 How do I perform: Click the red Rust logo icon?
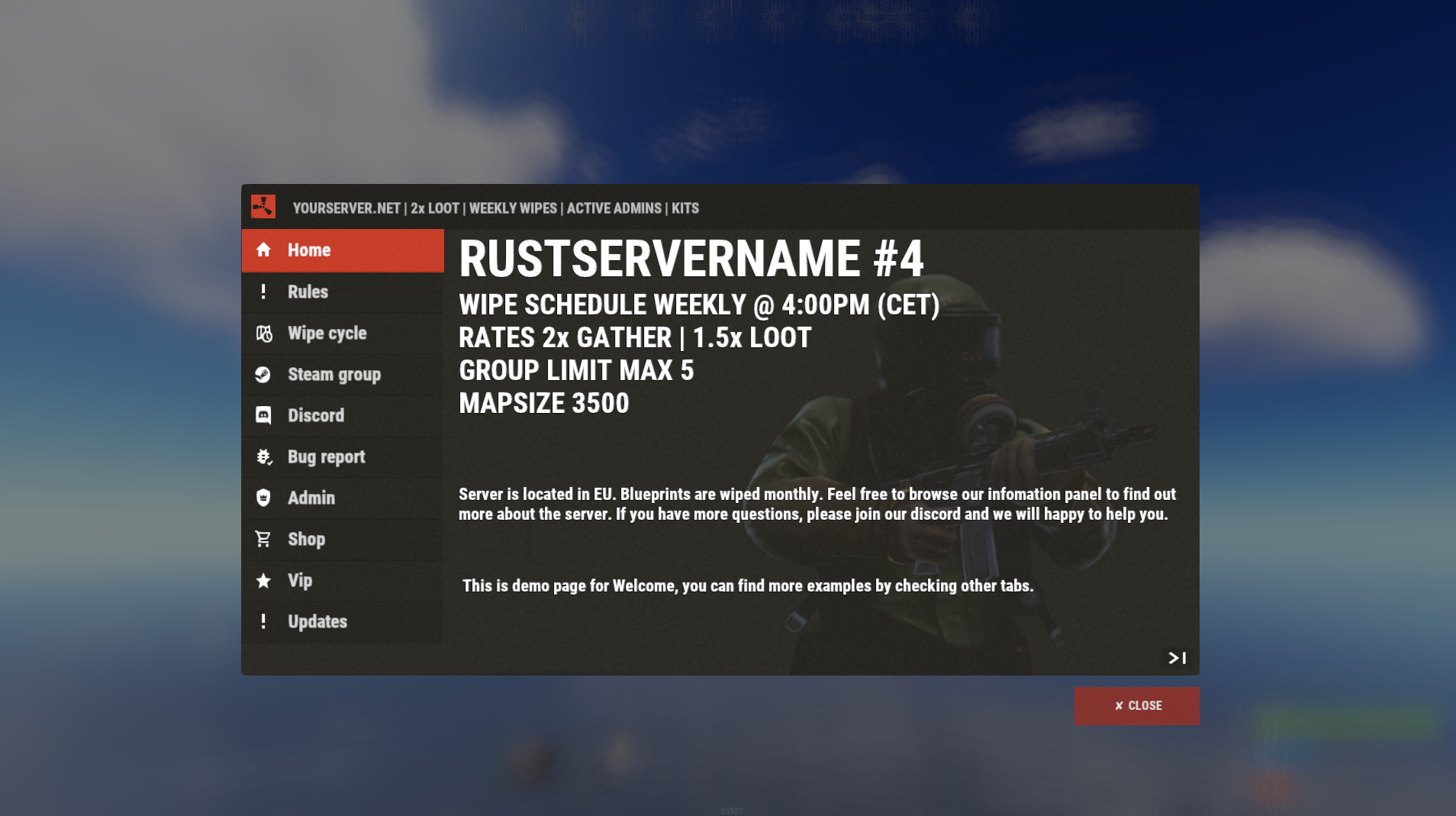click(x=263, y=207)
